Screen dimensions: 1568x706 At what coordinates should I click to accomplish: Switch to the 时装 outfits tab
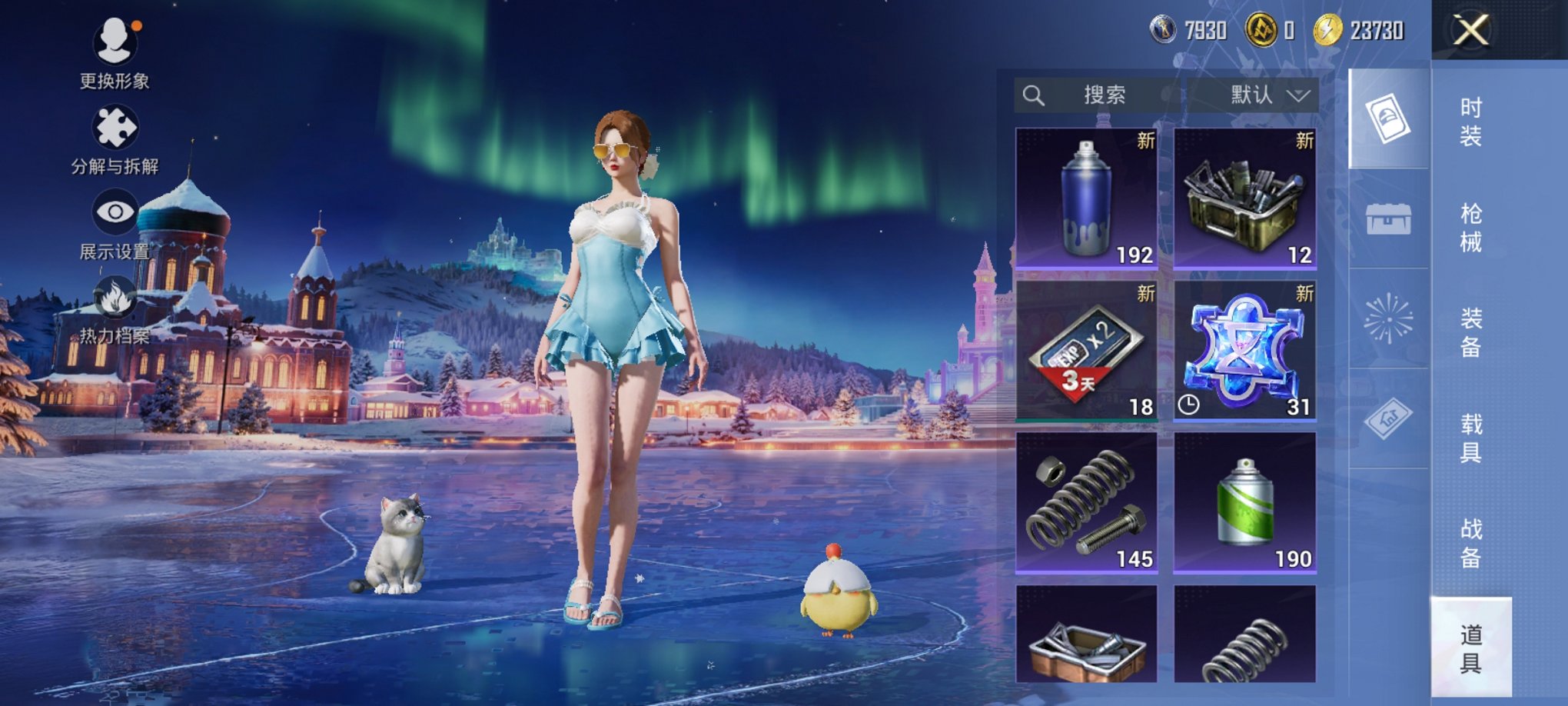pos(1470,122)
